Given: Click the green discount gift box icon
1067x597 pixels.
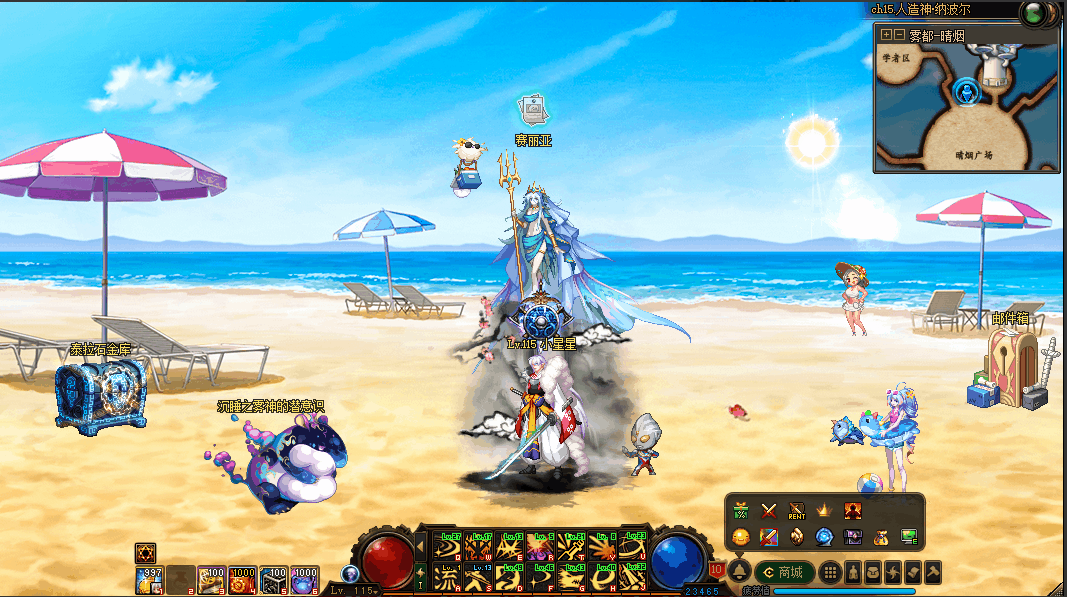Looking at the screenshot, I should tap(741, 511).
